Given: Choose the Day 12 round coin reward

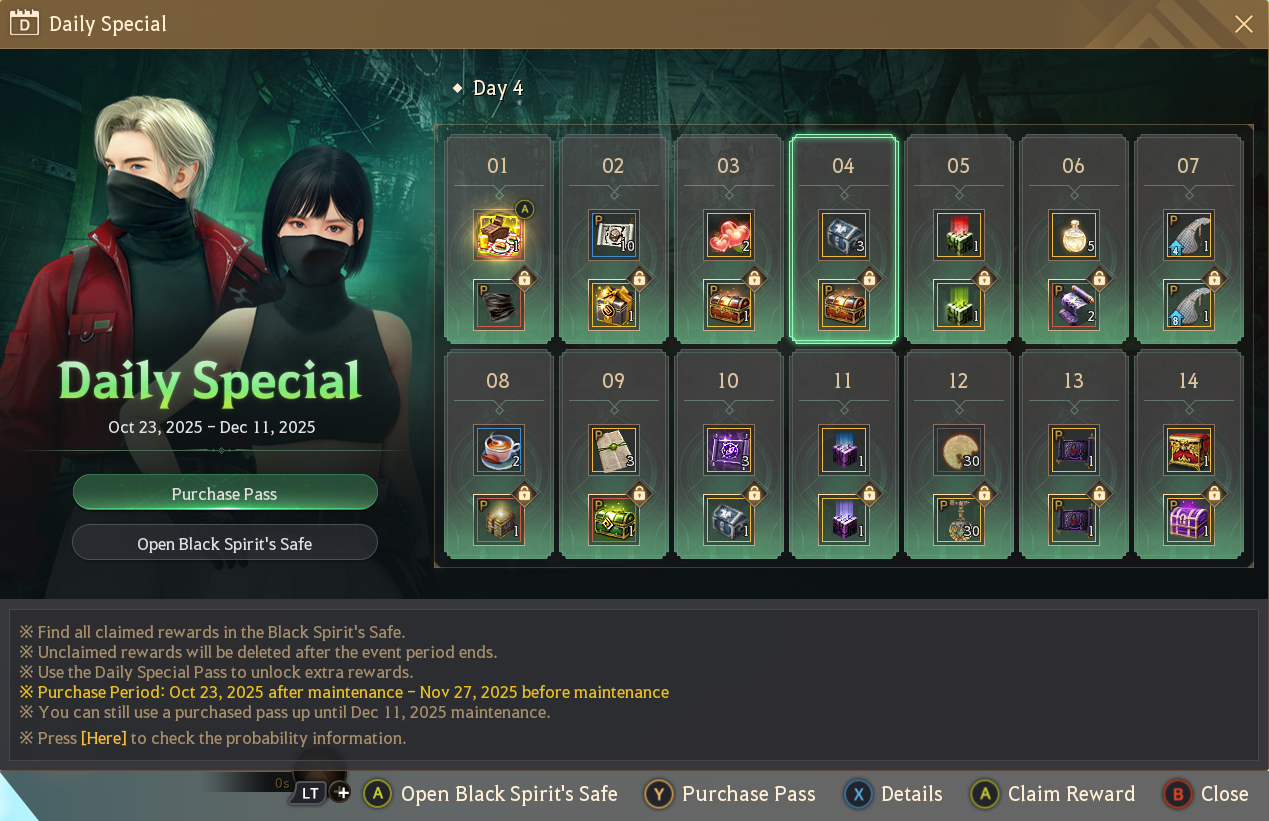Looking at the screenshot, I should 958,450.
